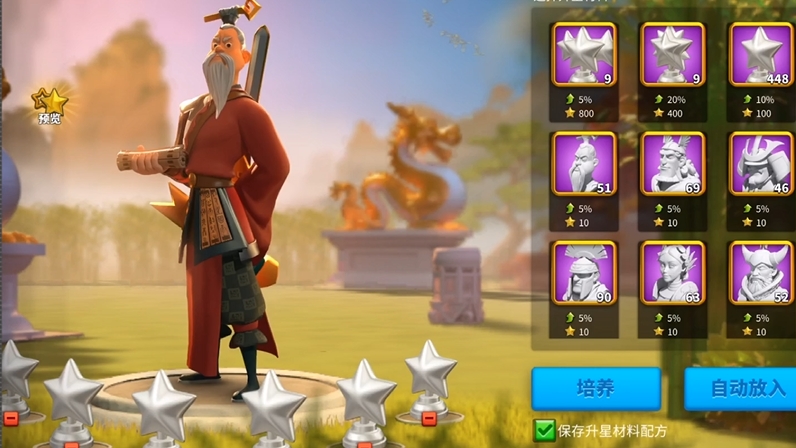Select the bearded bust sculpture with 51 count
This screenshot has width=796, height=448.
pyautogui.click(x=584, y=164)
